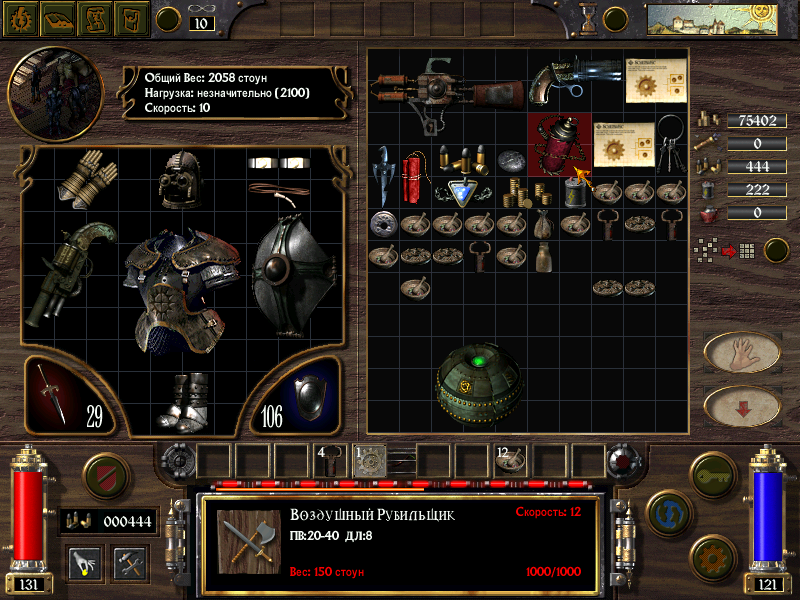Select the equipped metal boots

point(184,402)
